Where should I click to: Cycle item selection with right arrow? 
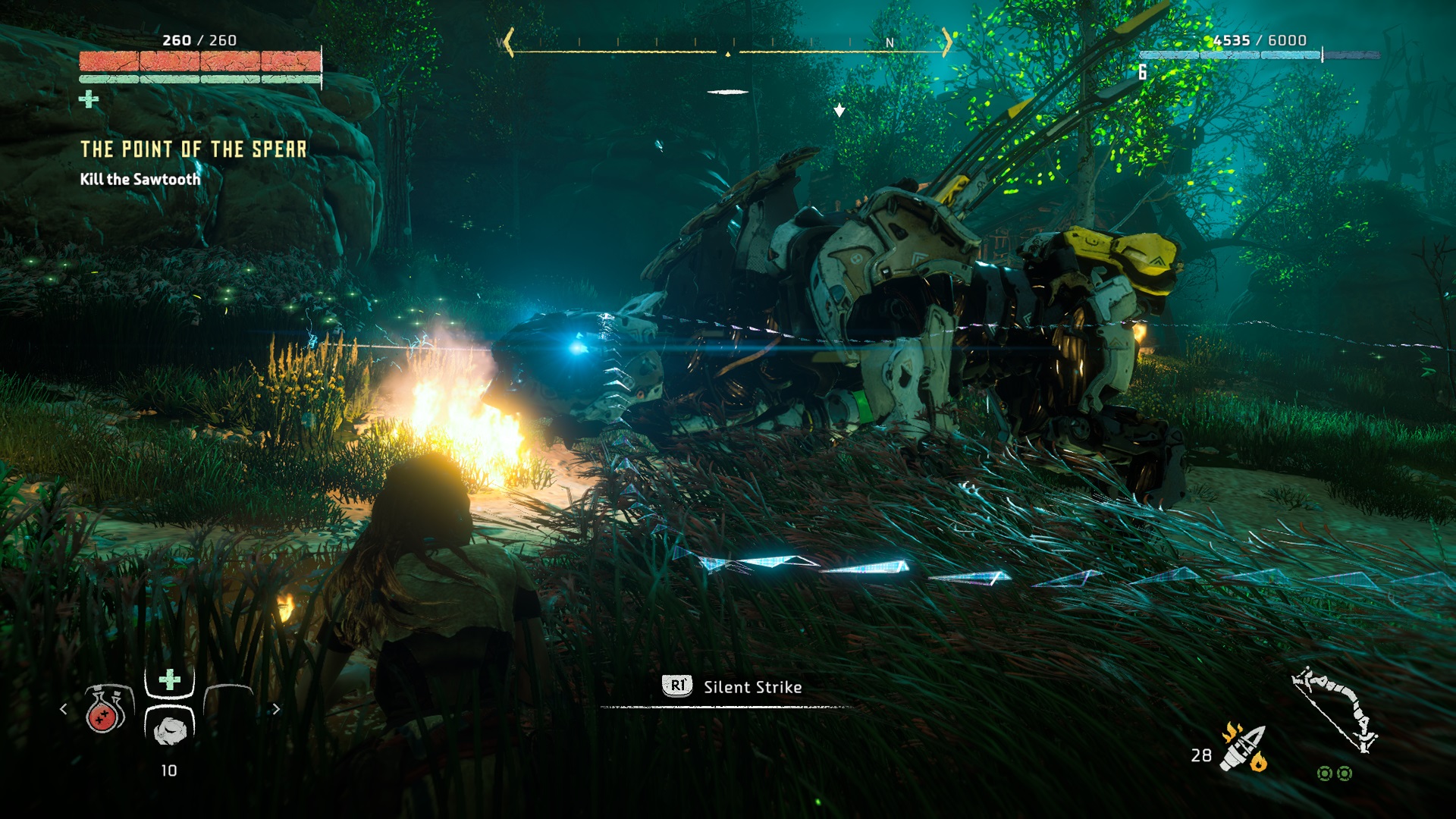tap(276, 709)
